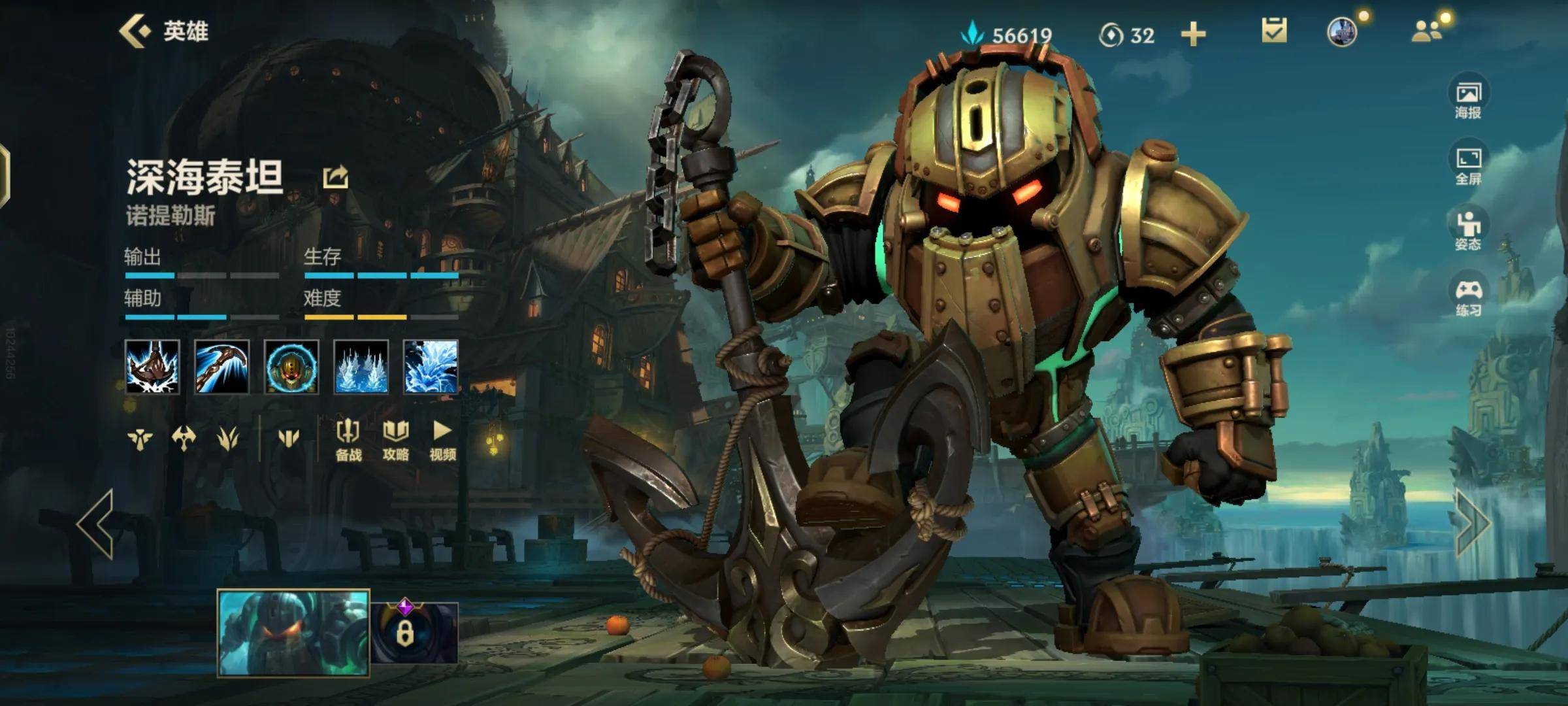
Task: Select the diver helmet shield ability
Action: pos(291,367)
